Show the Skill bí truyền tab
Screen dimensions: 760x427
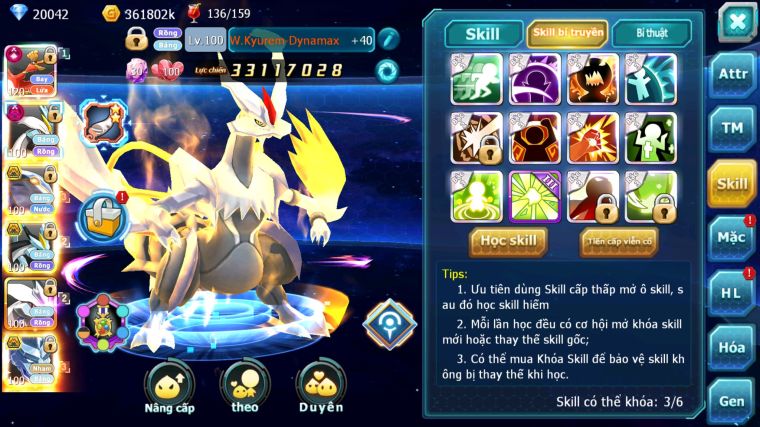point(567,33)
